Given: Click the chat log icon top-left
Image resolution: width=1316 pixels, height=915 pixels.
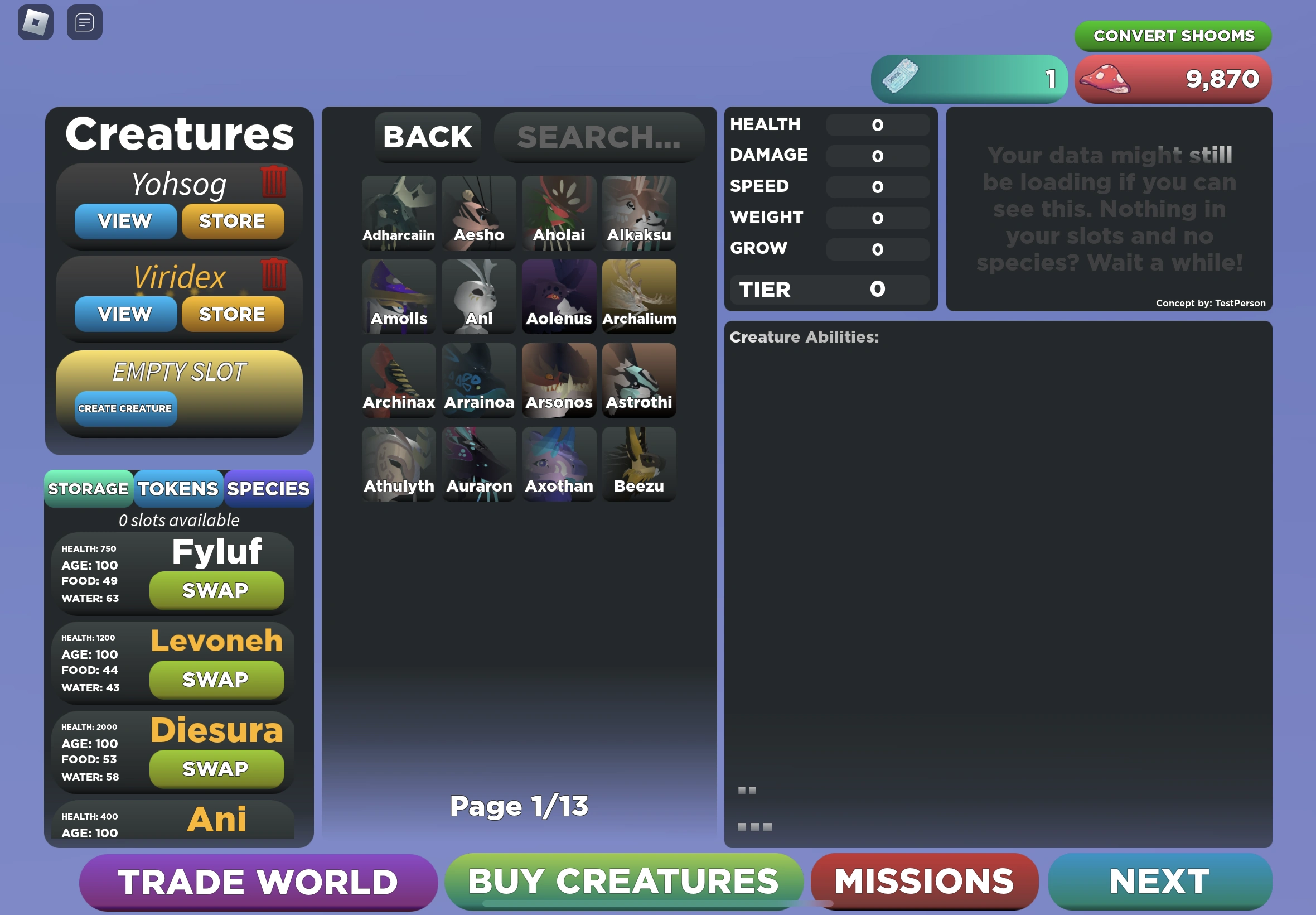Looking at the screenshot, I should pos(84,22).
